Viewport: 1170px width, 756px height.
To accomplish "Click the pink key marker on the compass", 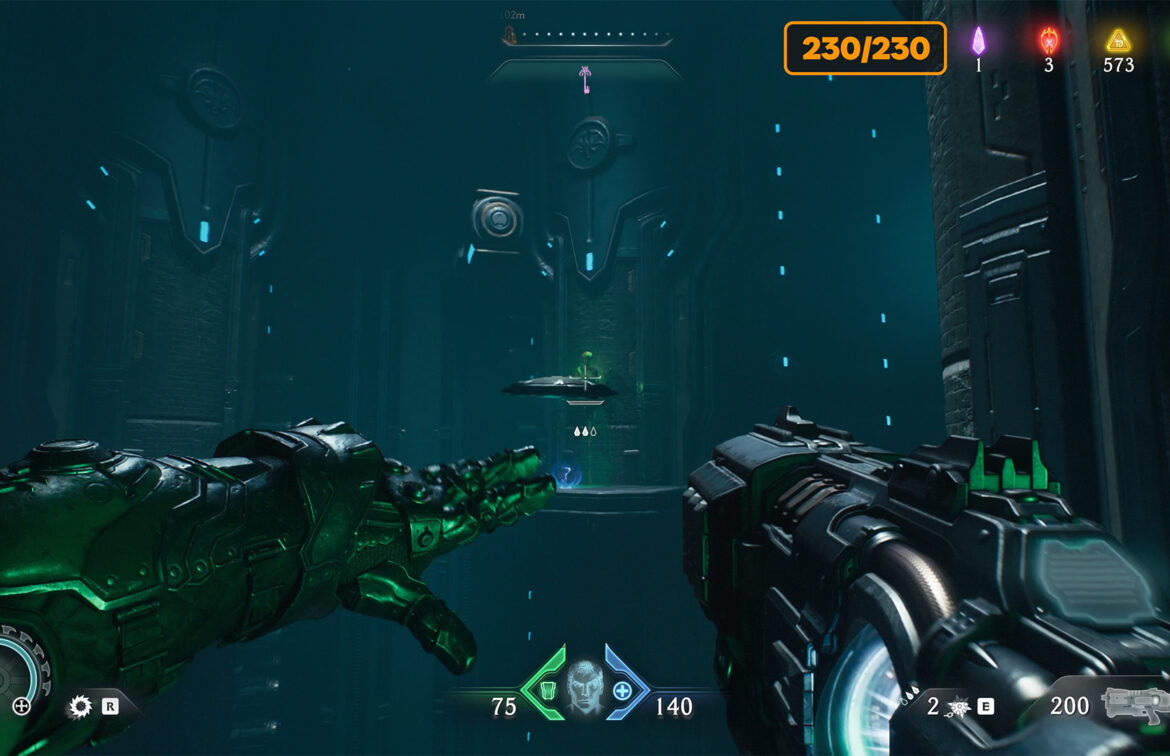I will [x=585, y=79].
